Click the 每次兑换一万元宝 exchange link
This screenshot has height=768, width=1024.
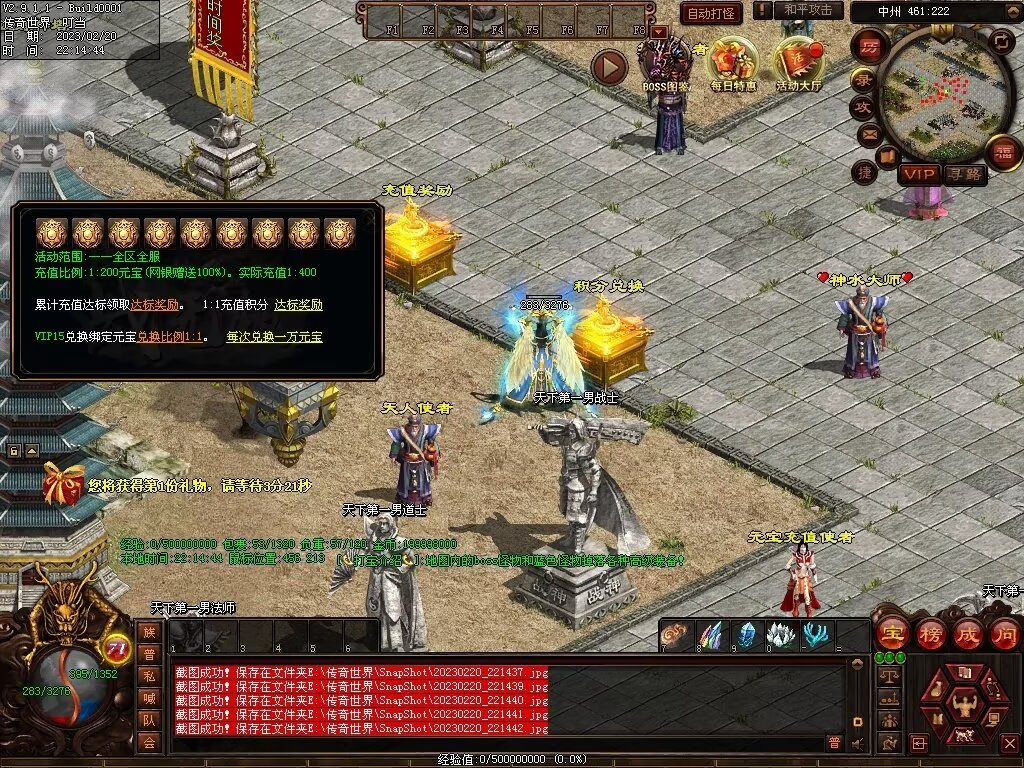274,337
